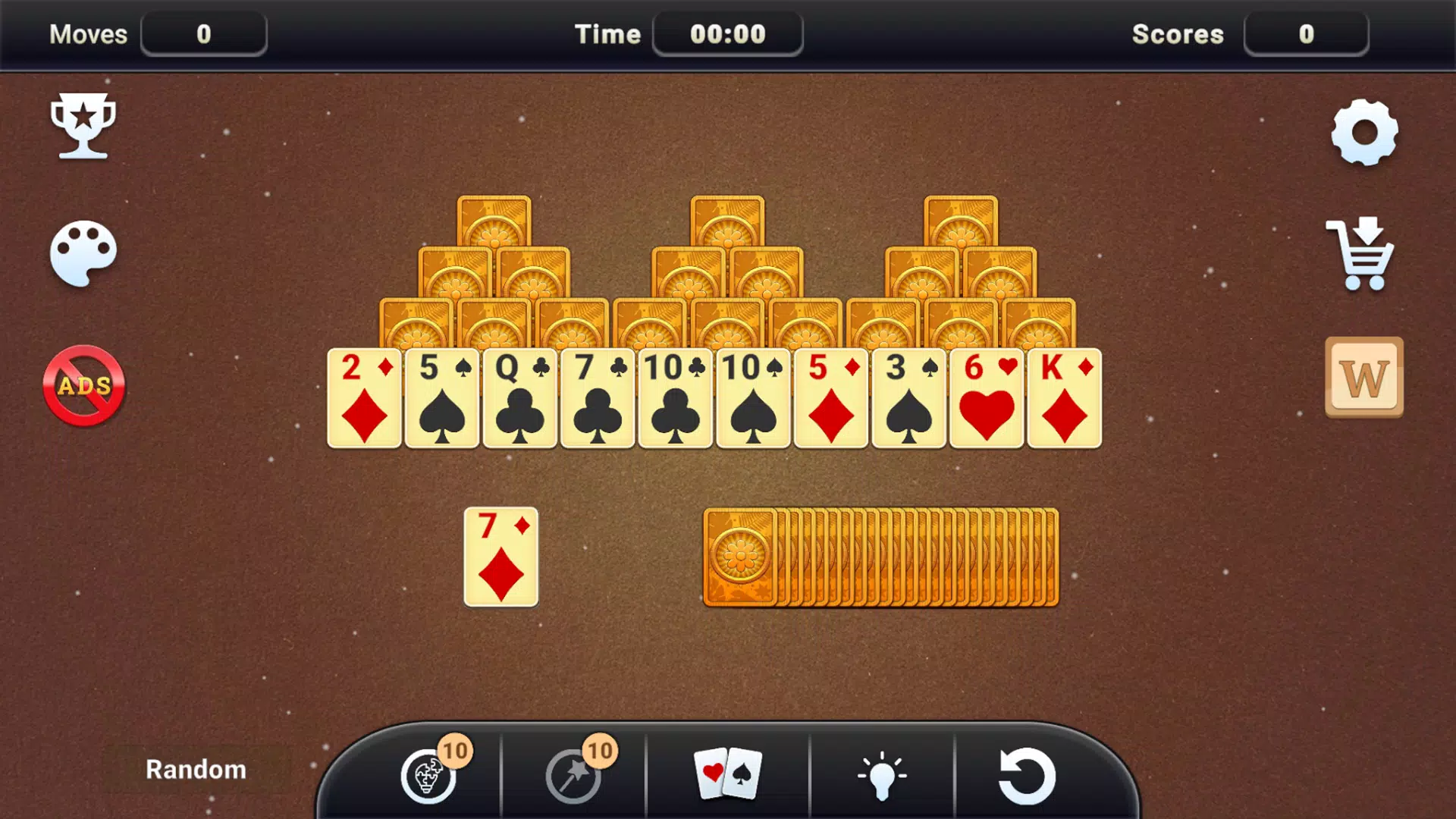Image resolution: width=1456 pixels, height=819 pixels.
Task: Click the Scores value box
Action: (x=1306, y=33)
